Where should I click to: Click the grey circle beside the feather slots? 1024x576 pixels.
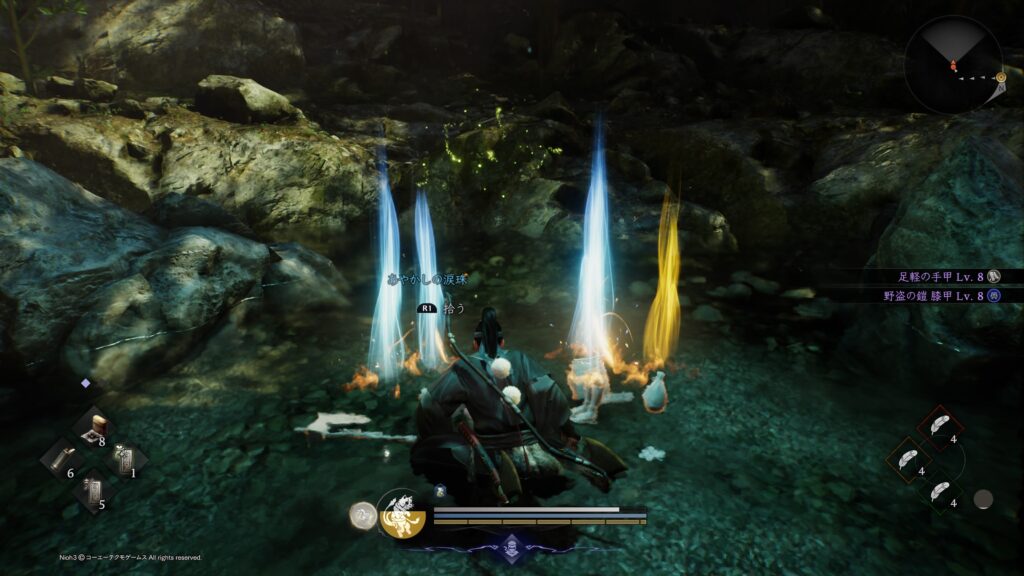984,498
